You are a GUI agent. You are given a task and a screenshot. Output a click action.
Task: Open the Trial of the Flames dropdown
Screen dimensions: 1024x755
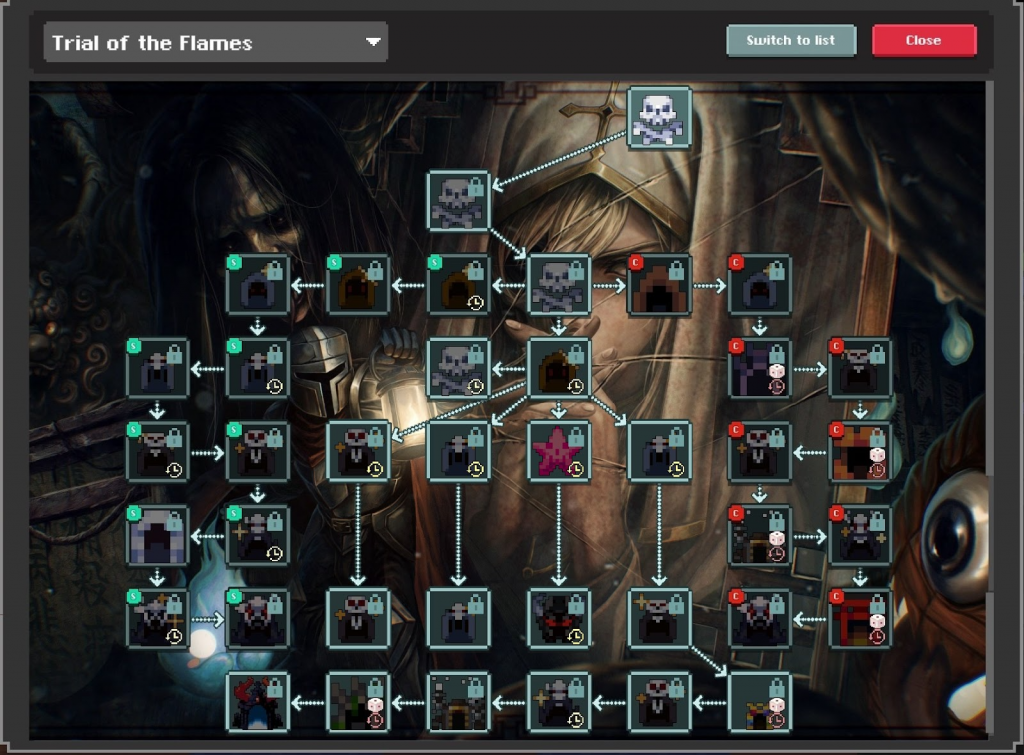[x=215, y=43]
